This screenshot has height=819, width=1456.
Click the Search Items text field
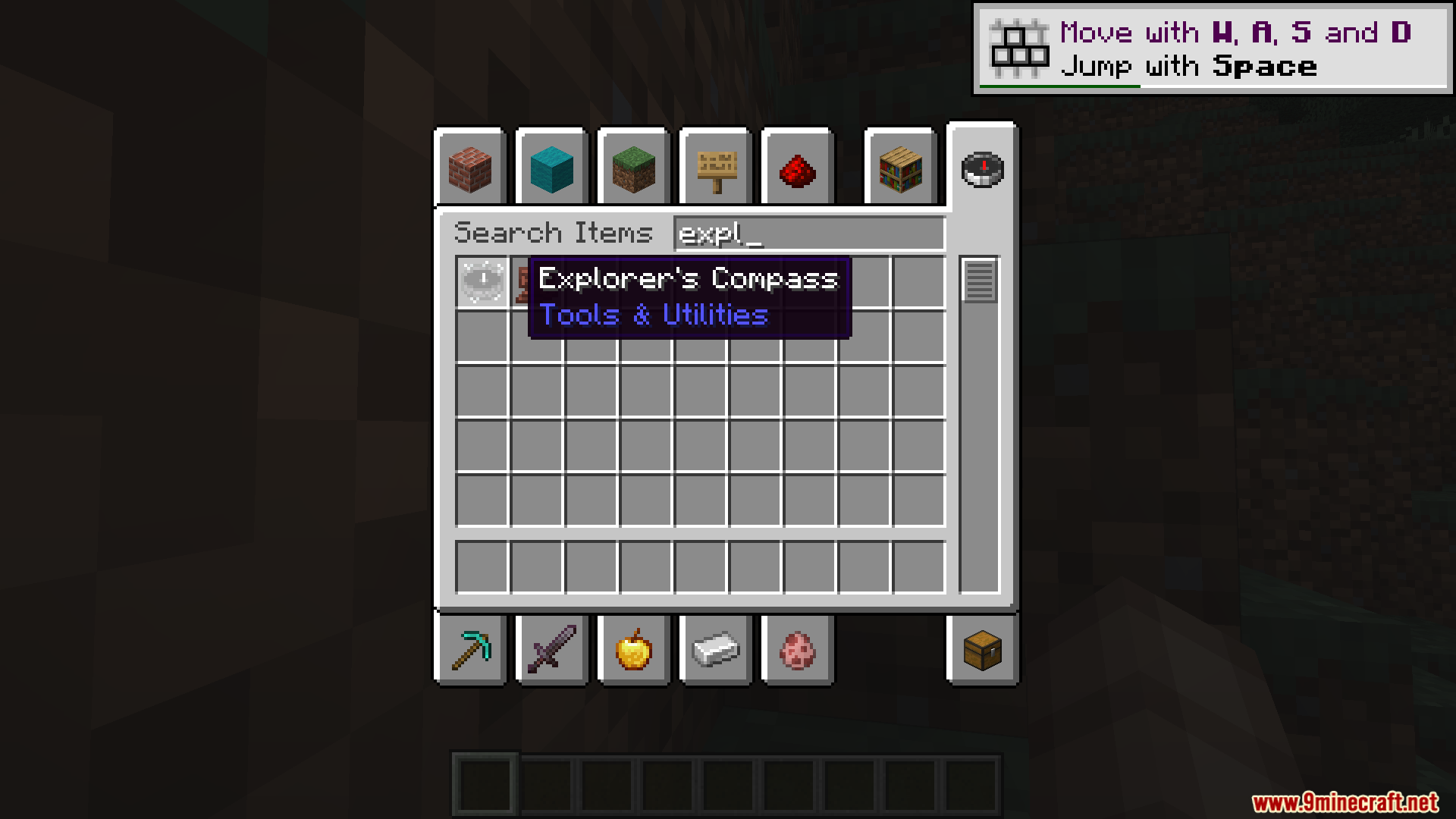click(808, 234)
